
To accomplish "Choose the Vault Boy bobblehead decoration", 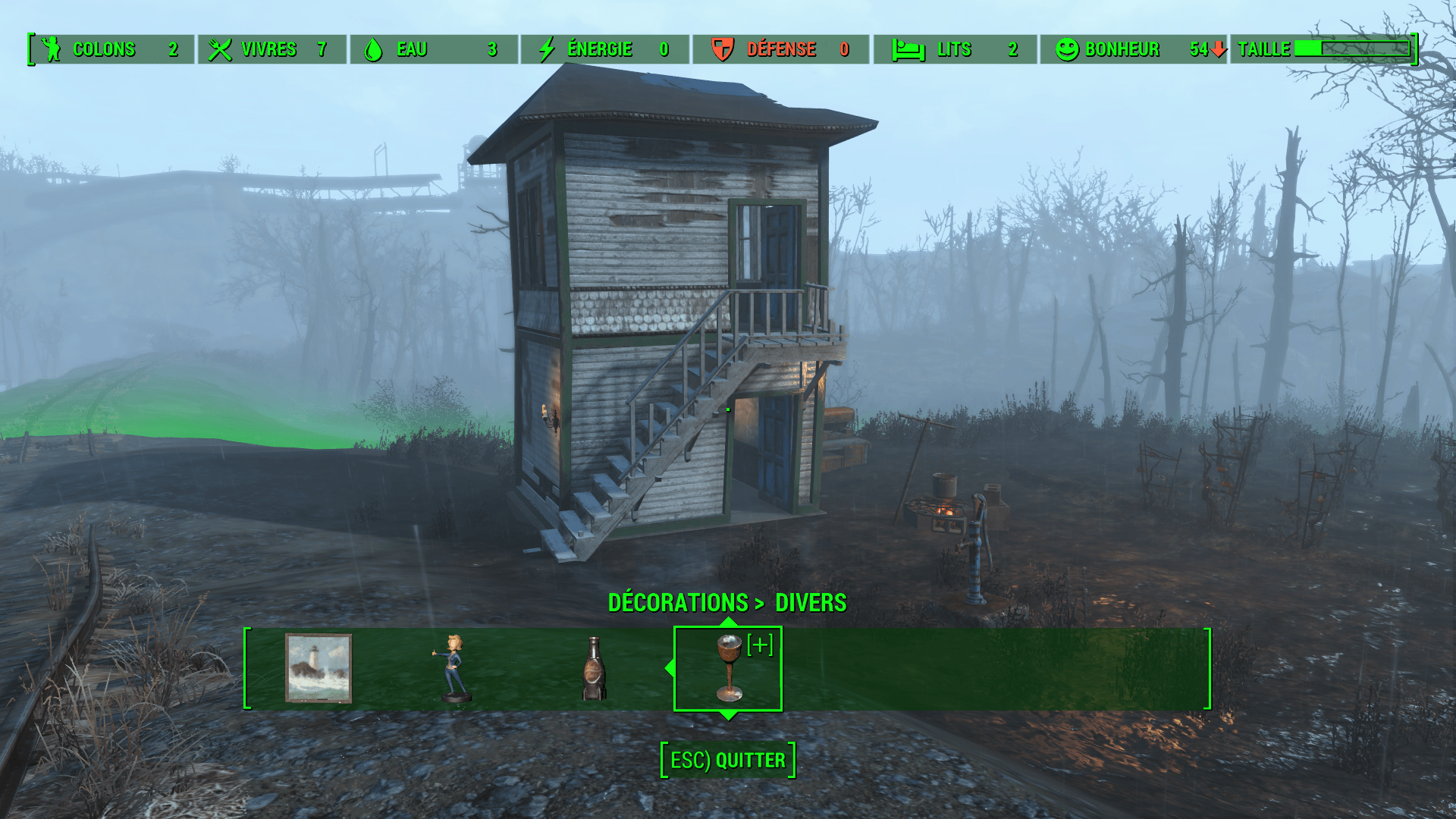I will tap(455, 668).
